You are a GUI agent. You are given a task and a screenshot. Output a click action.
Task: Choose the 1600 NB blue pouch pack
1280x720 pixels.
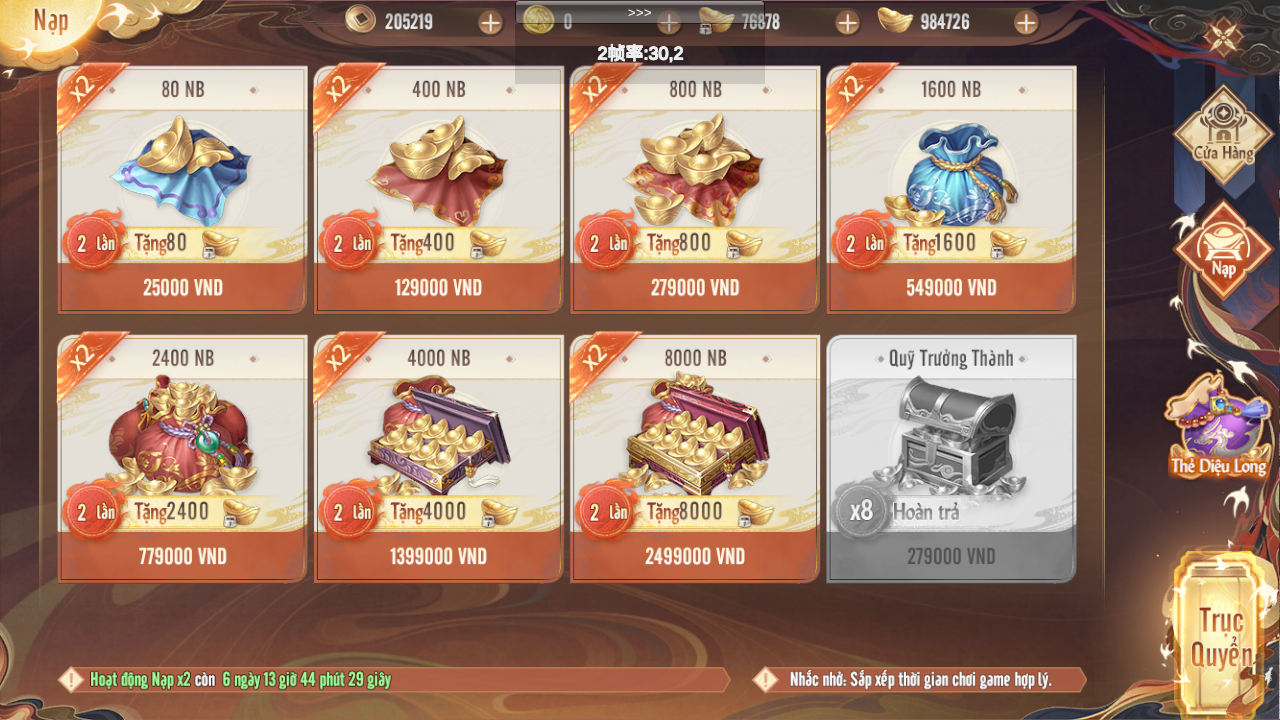[950, 288]
